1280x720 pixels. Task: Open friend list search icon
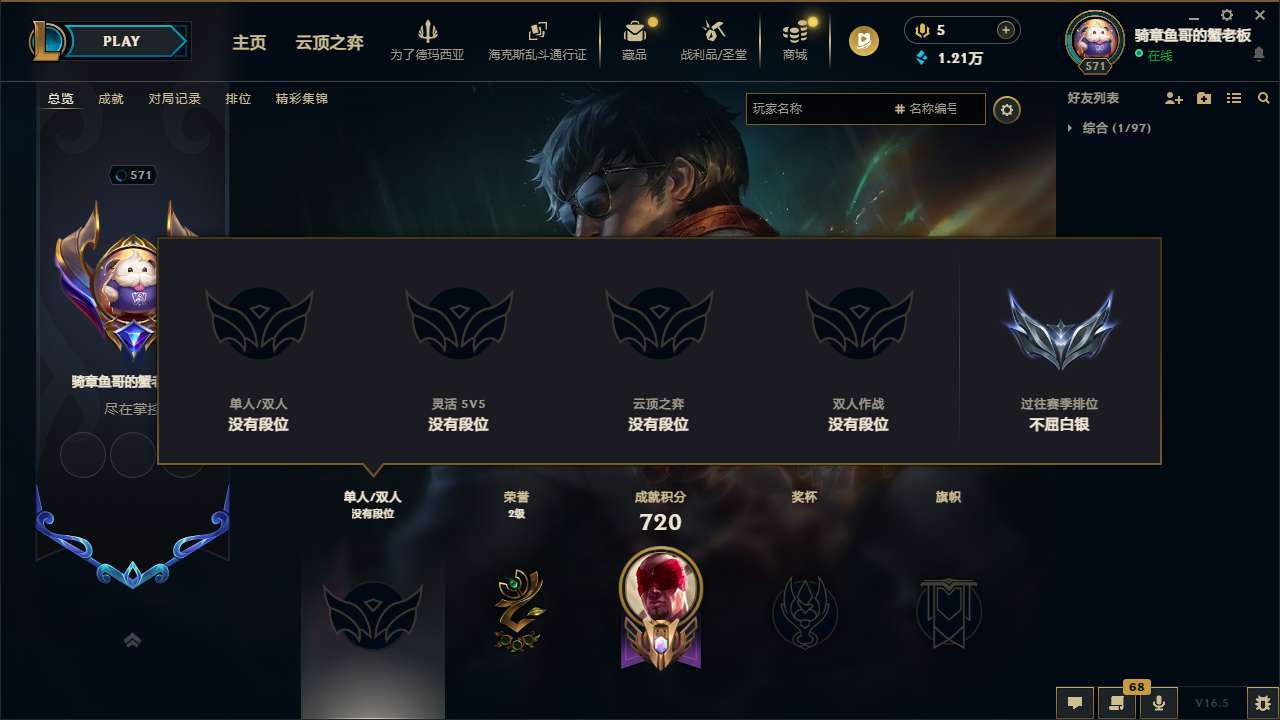point(1264,97)
